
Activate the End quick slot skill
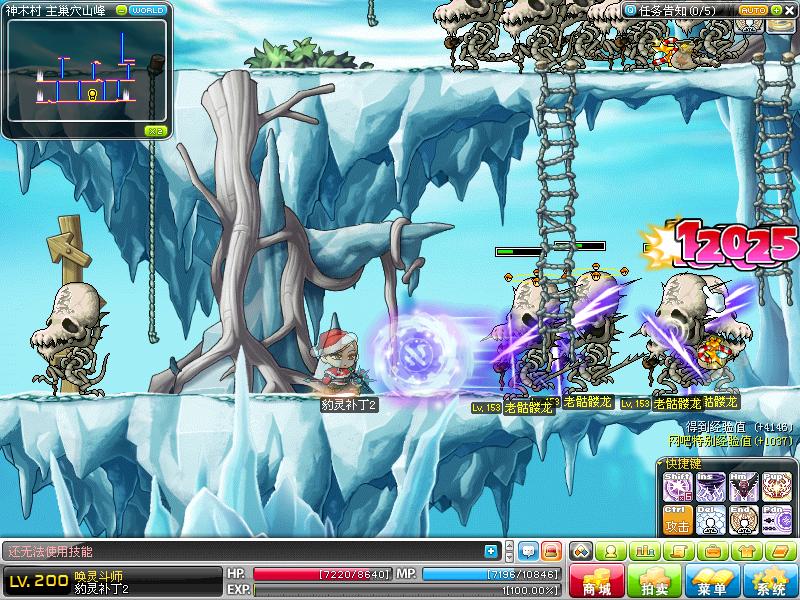point(744,519)
